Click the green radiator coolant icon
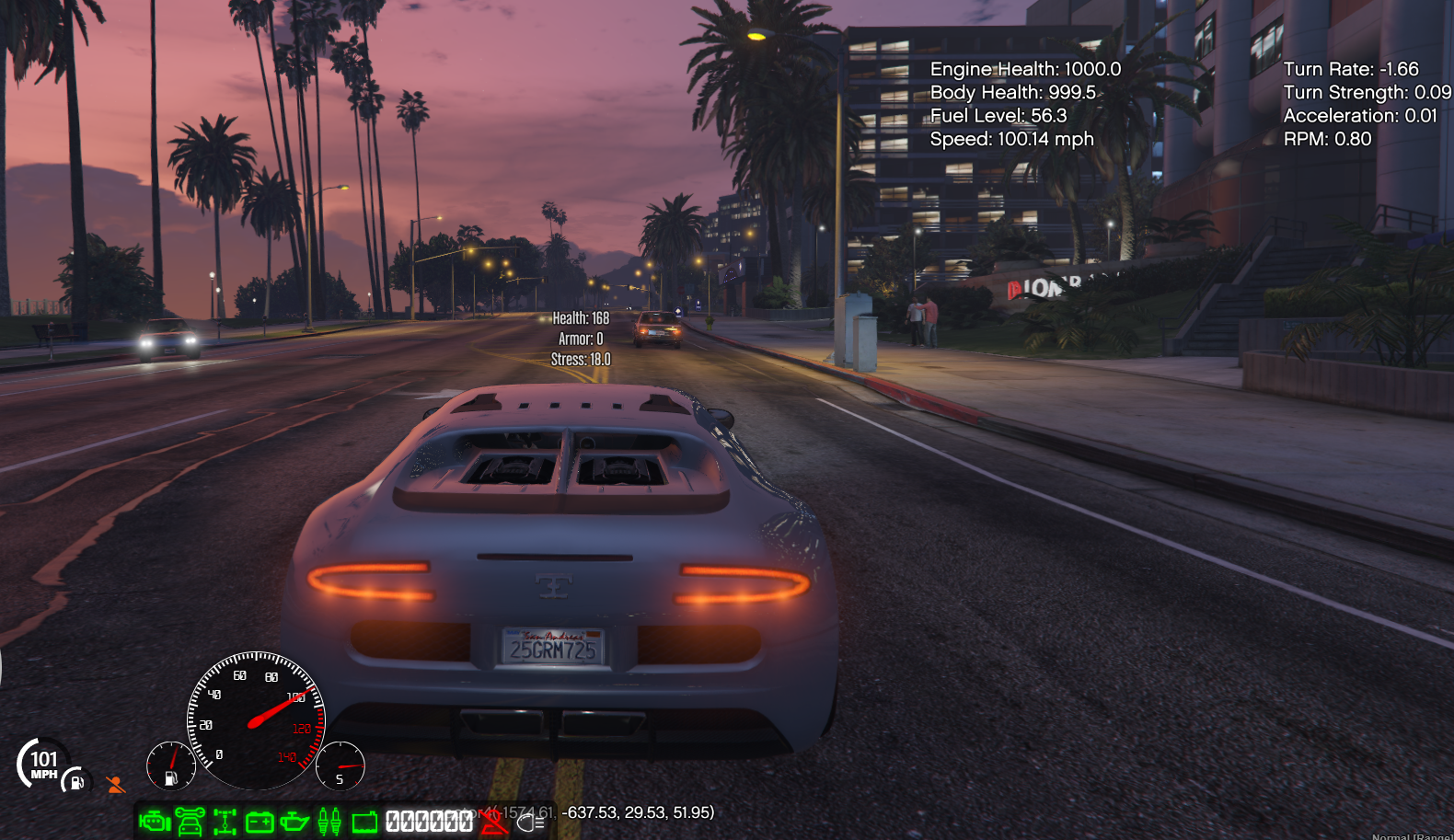 click(364, 821)
